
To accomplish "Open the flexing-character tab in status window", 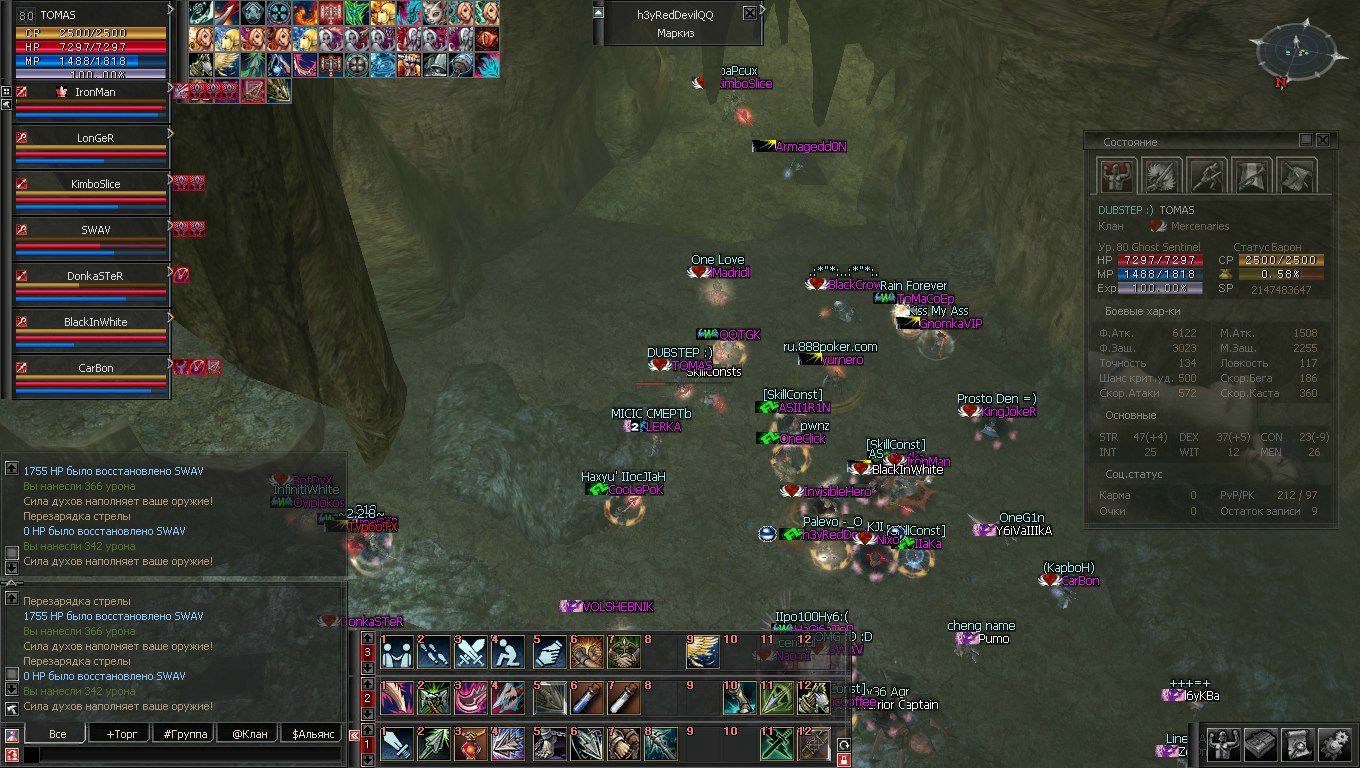I will 1115,176.
